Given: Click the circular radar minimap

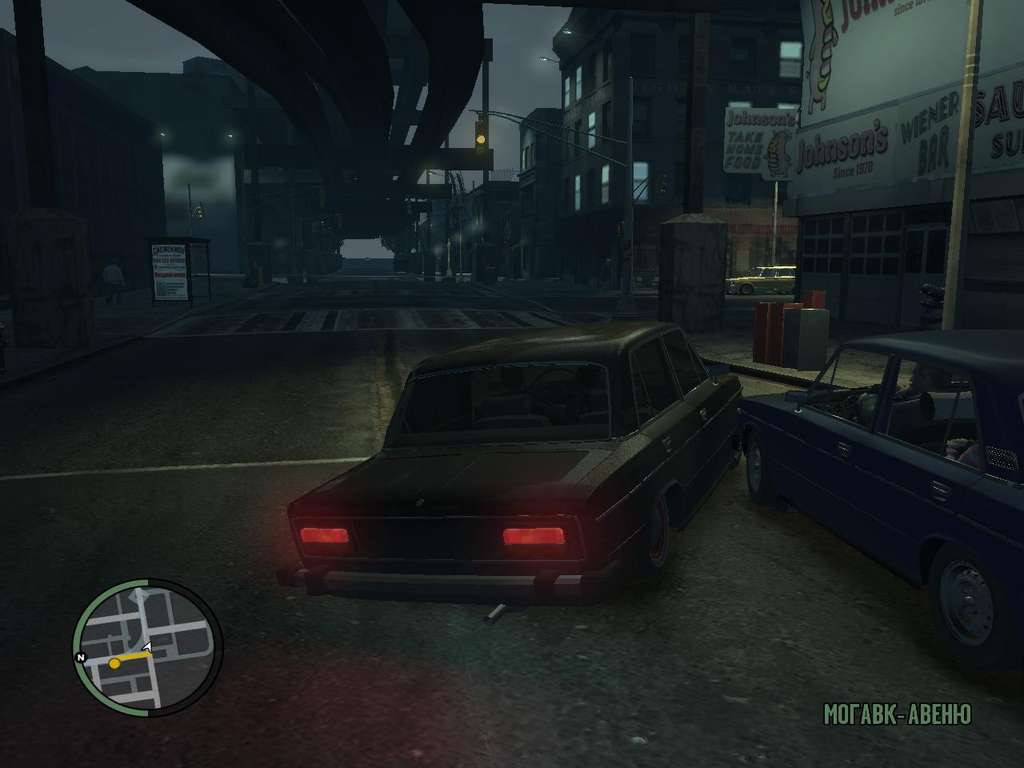Looking at the screenshot, I should (147, 647).
